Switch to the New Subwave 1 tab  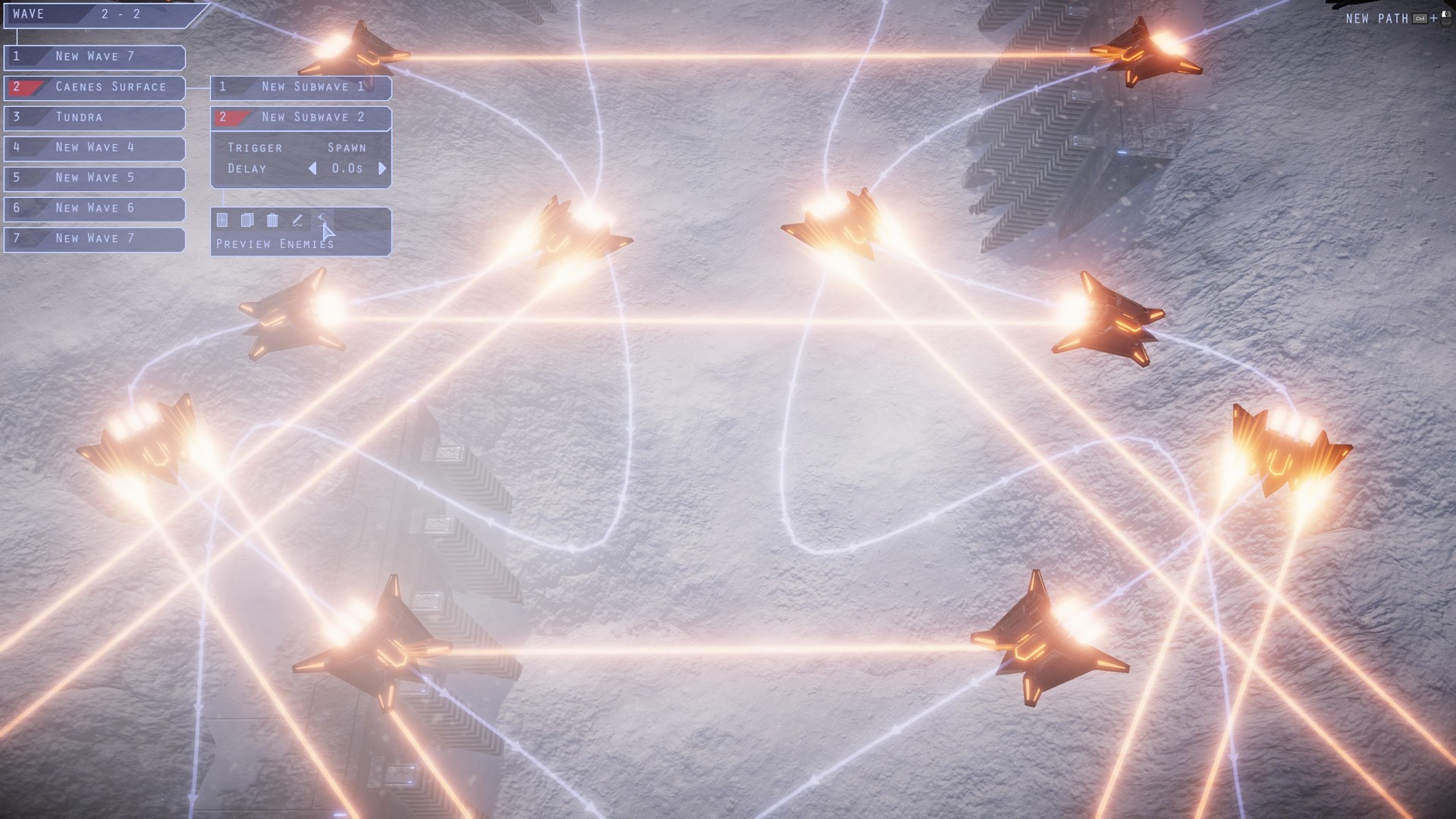[x=301, y=87]
